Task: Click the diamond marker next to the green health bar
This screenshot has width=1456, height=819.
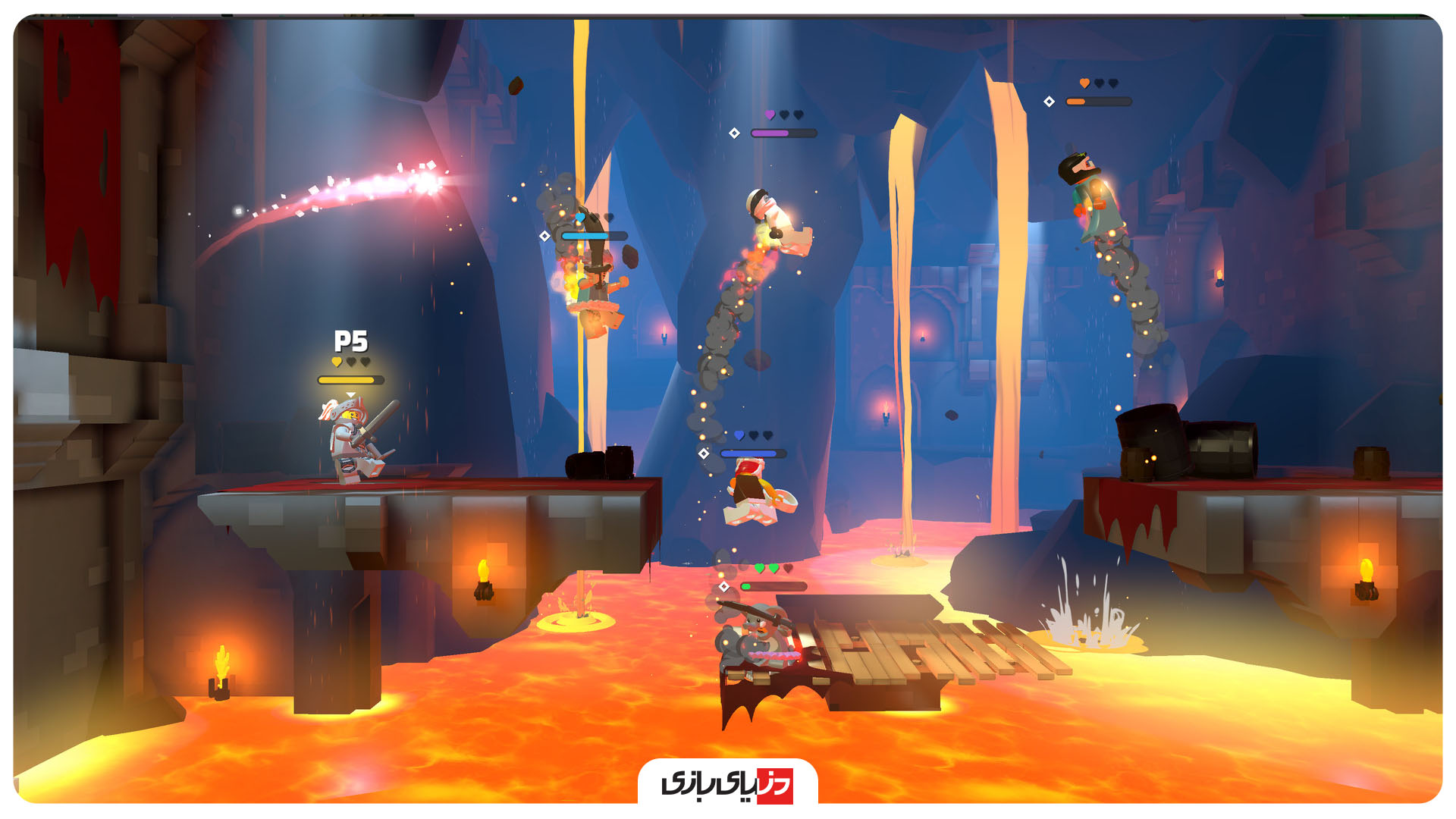Action: click(x=724, y=587)
